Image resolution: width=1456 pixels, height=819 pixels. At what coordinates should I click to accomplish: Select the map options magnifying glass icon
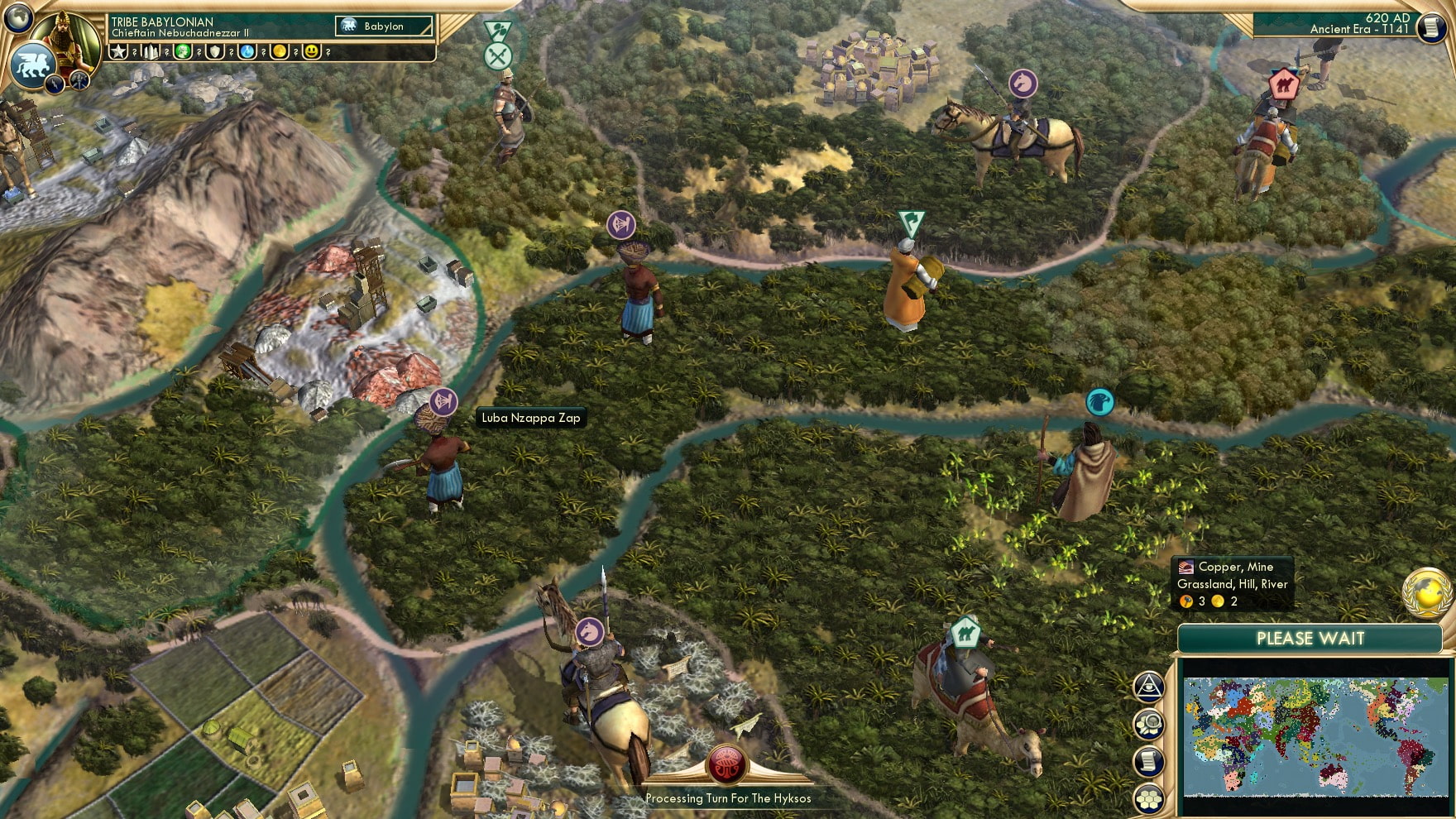(x=1148, y=722)
